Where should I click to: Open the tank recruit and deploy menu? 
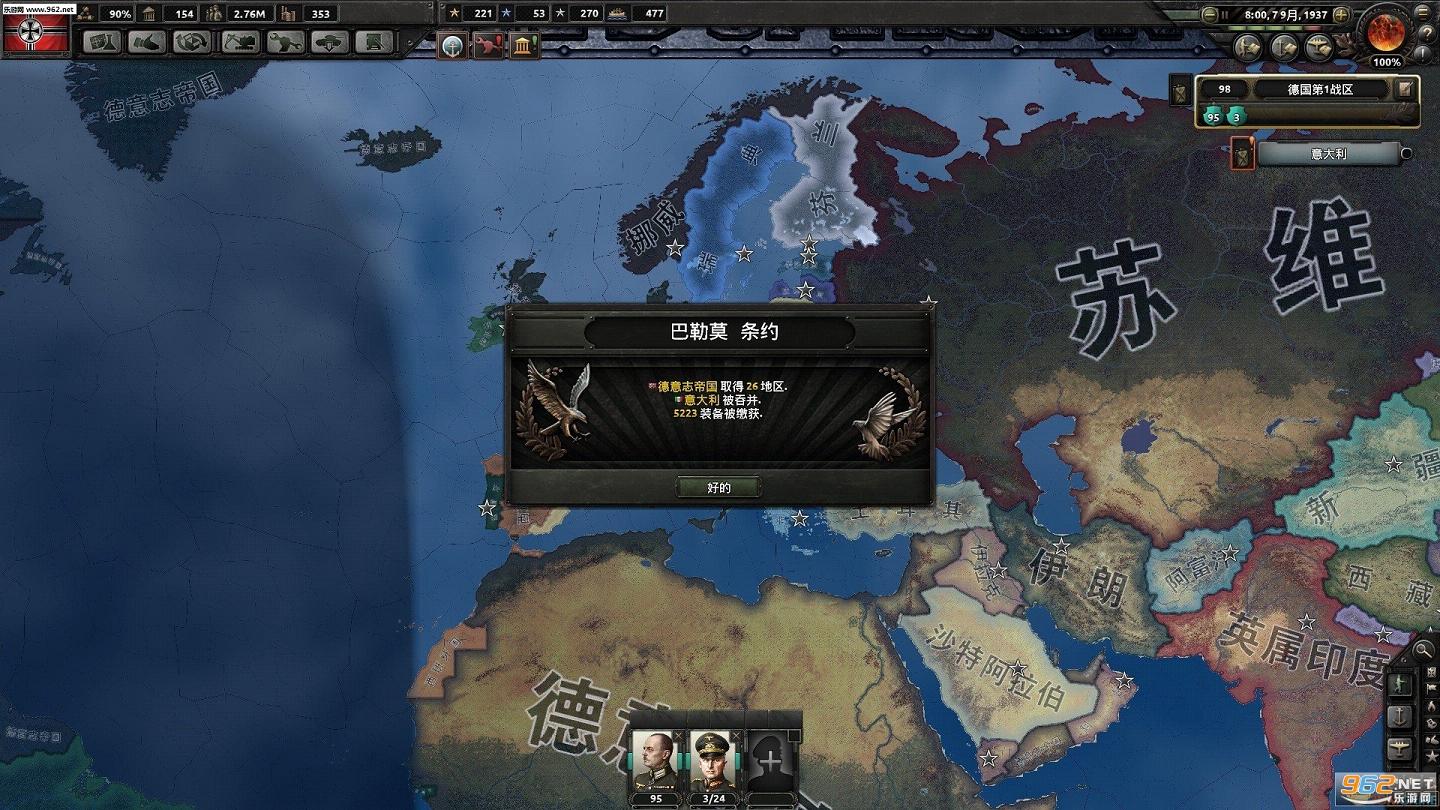330,42
